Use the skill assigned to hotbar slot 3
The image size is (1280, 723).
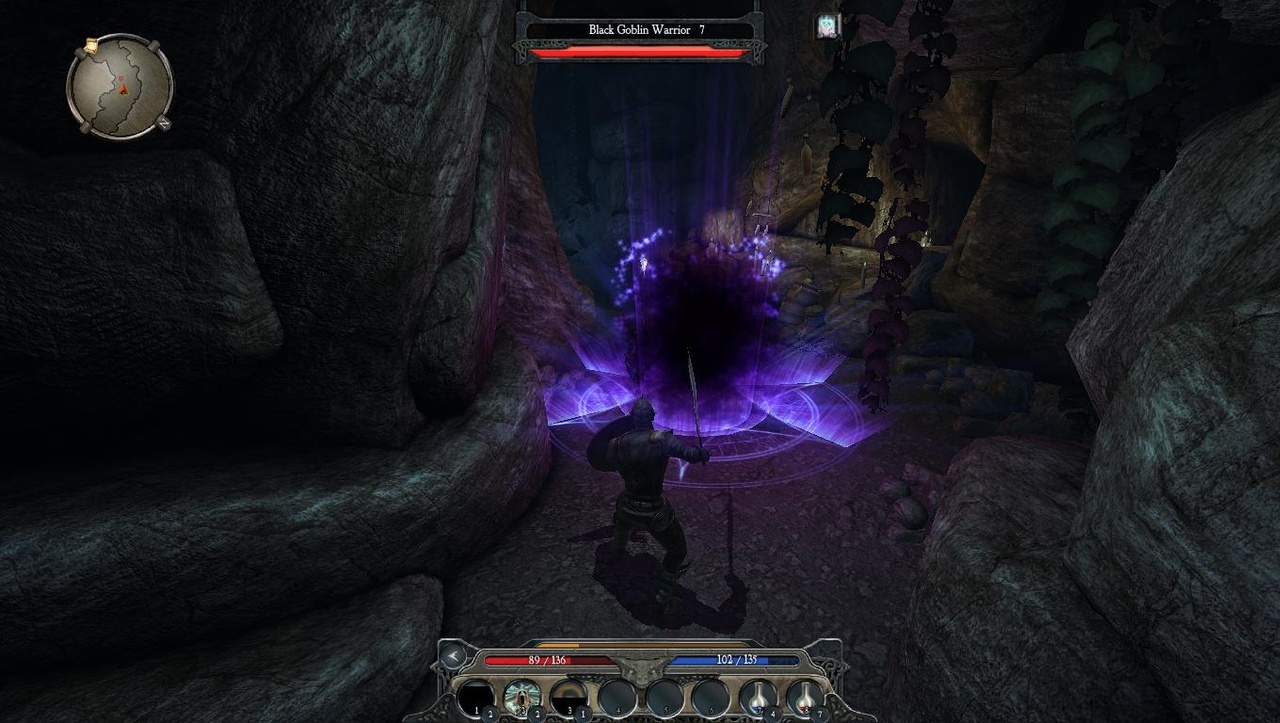click(x=569, y=696)
